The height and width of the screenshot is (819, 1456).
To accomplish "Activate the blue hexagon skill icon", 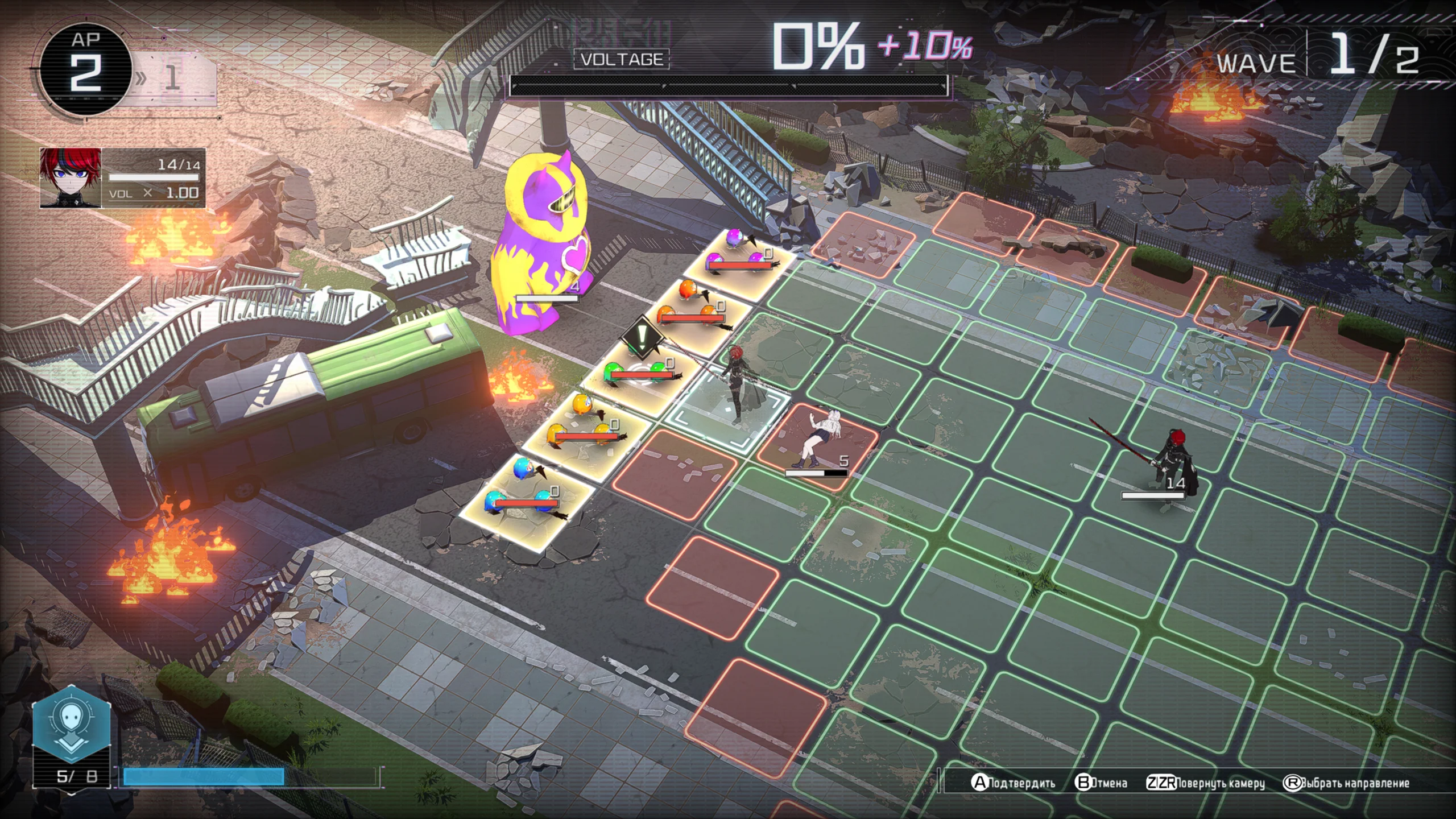I will [x=71, y=723].
